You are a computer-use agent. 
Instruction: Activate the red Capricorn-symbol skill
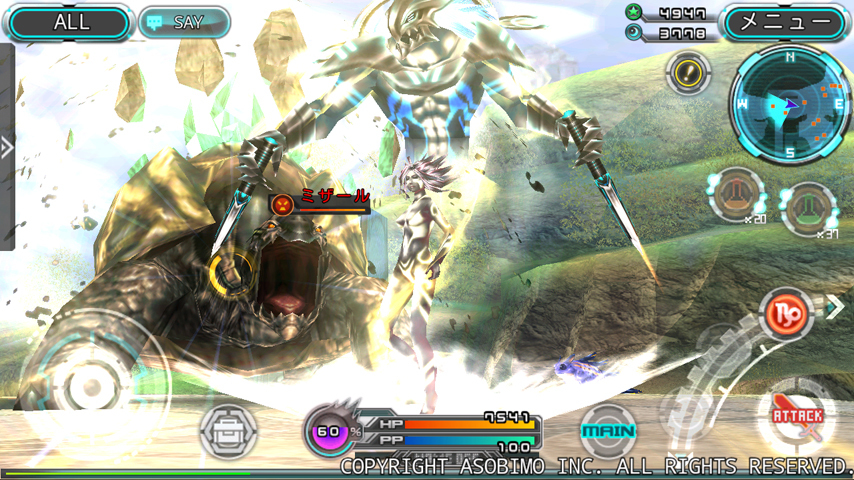787,314
